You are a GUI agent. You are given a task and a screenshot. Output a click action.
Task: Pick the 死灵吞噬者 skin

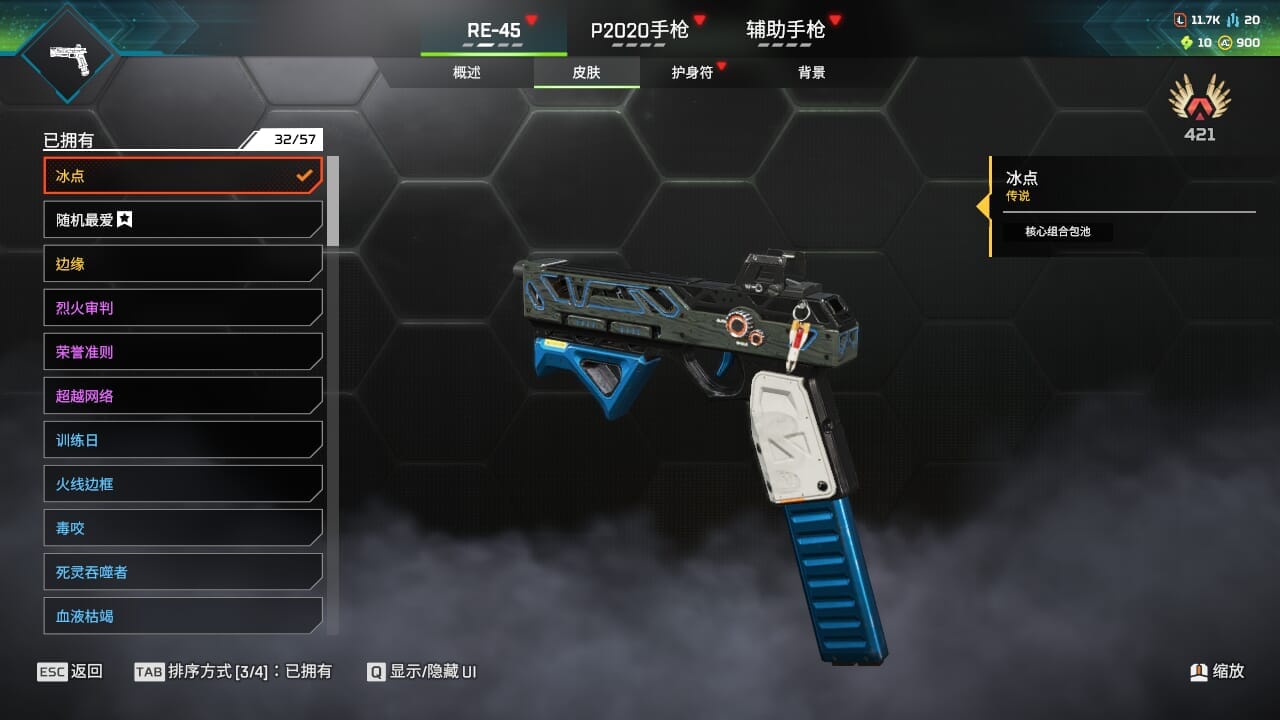183,572
